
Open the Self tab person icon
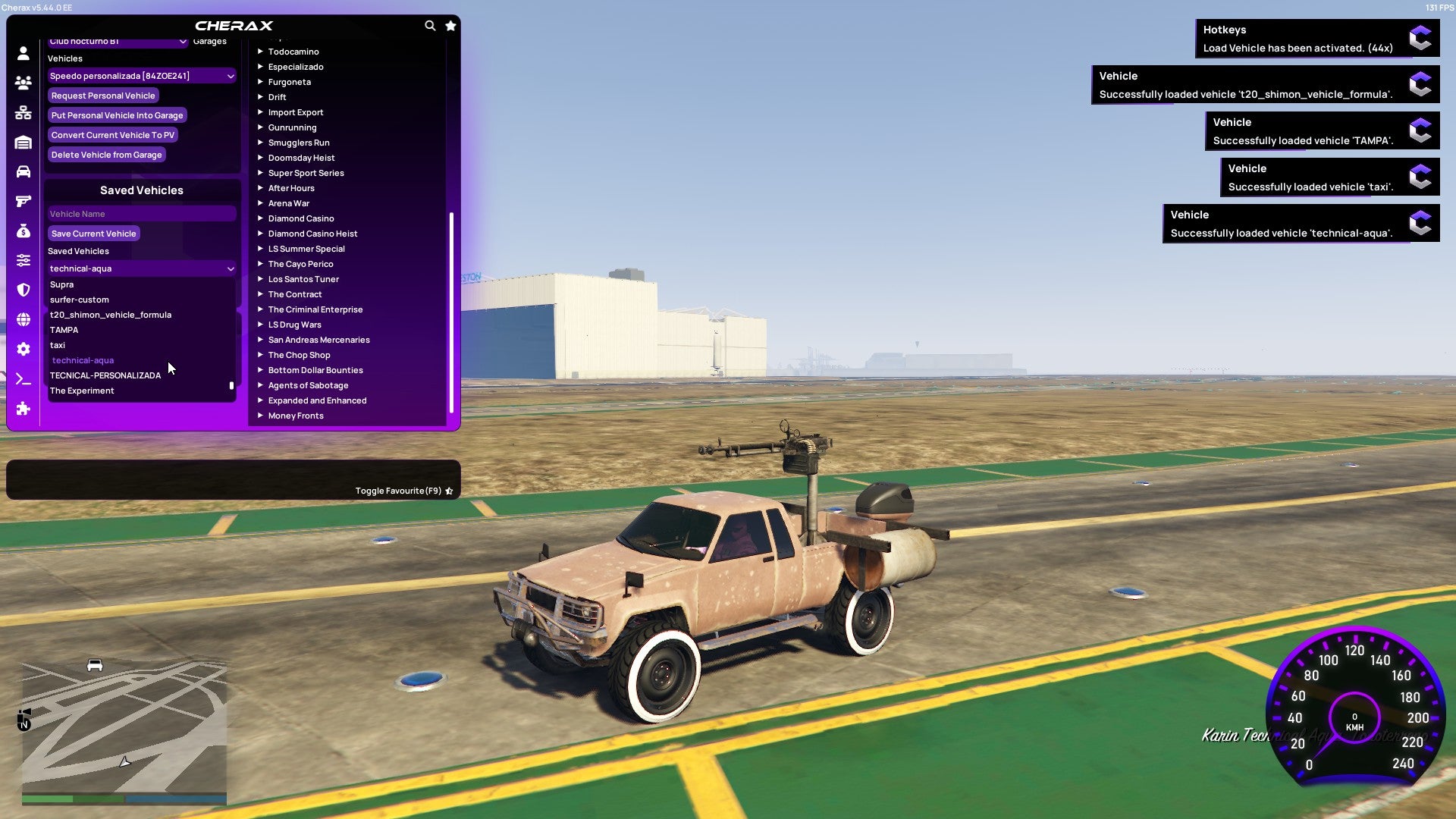23,52
